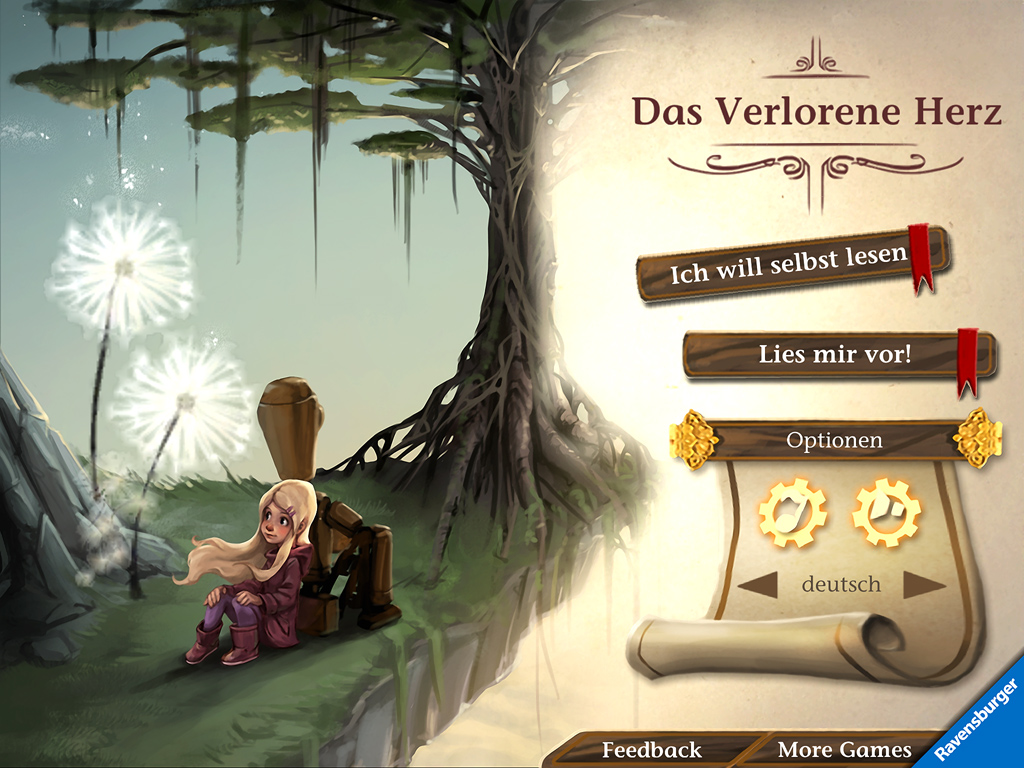Switch to the previous language with left arrow
The width and height of the screenshot is (1024, 768).
coord(757,585)
